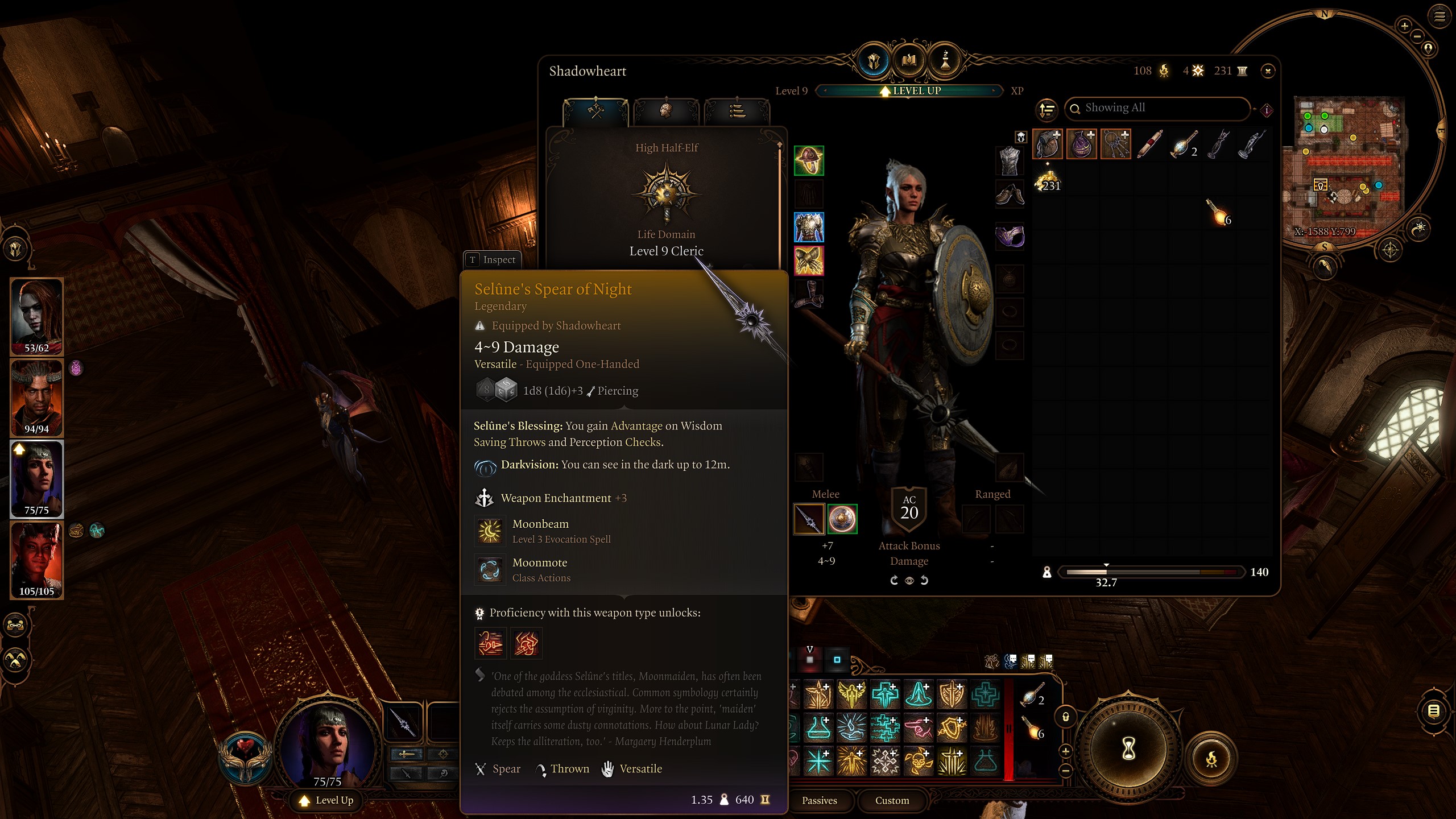The image size is (1456, 819).
Task: Select Selûne's Spear in the Melee slot
Action: pos(809,519)
